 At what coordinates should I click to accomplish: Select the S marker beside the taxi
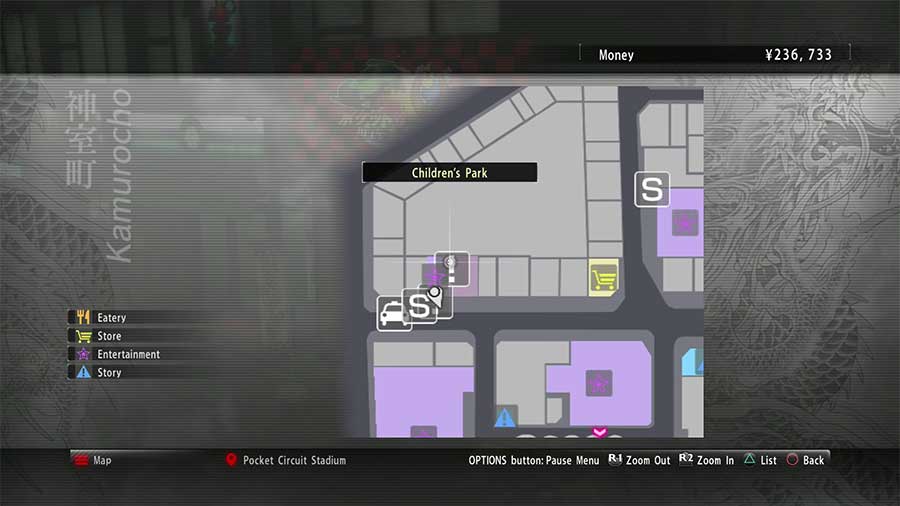point(420,306)
